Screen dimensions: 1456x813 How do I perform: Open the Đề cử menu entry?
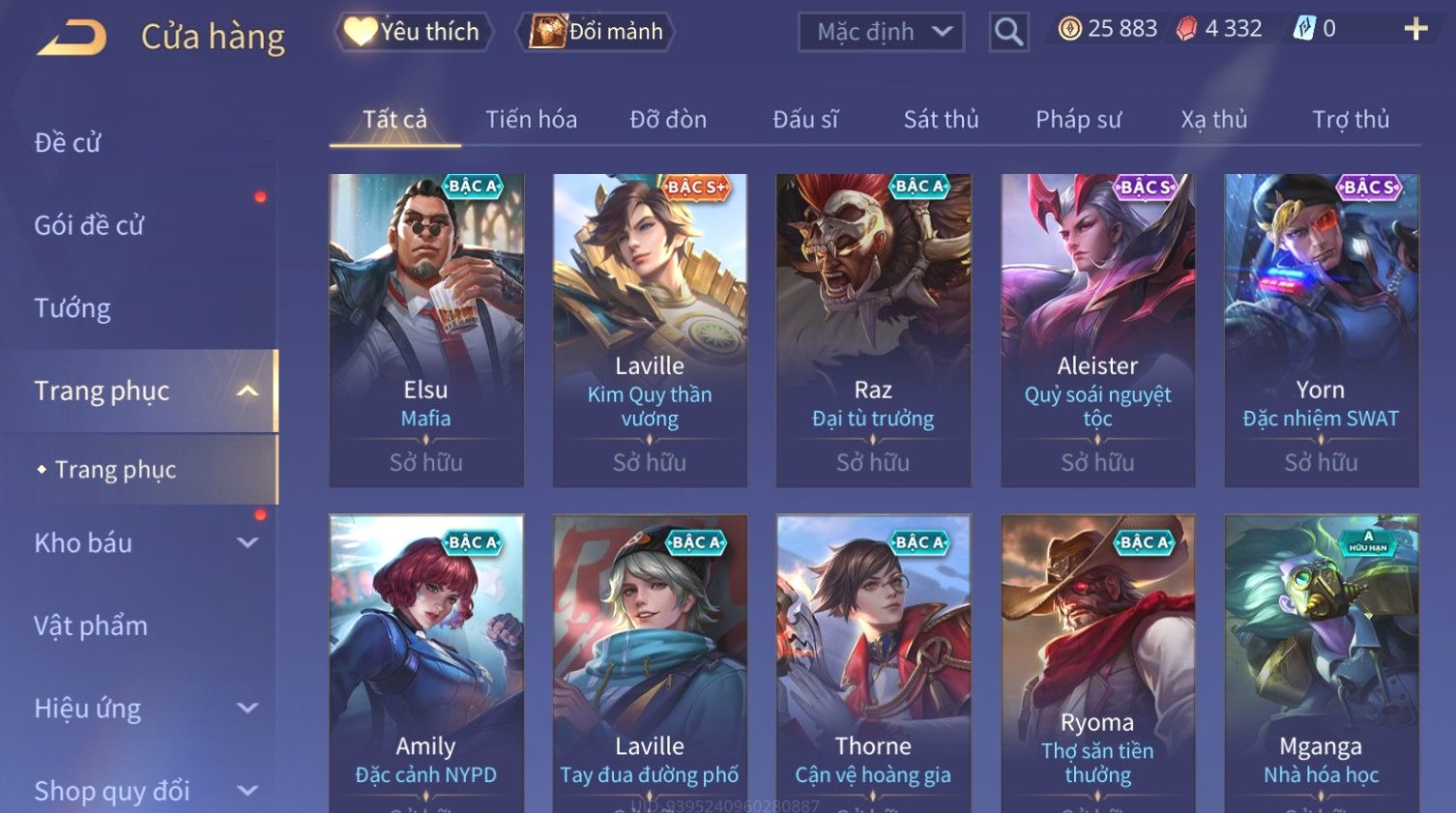coord(68,143)
